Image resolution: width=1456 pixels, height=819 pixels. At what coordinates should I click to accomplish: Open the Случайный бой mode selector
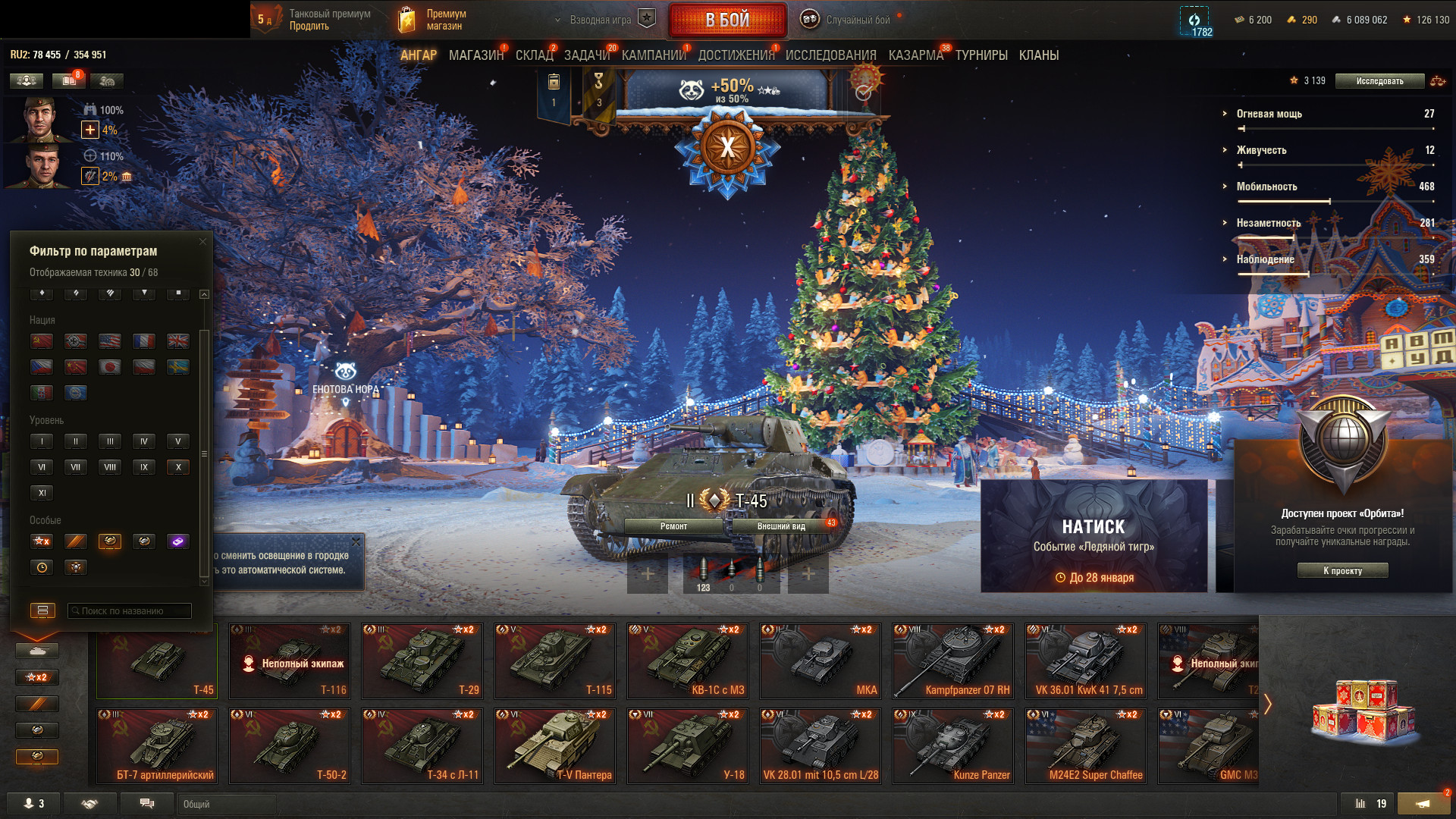[x=848, y=20]
